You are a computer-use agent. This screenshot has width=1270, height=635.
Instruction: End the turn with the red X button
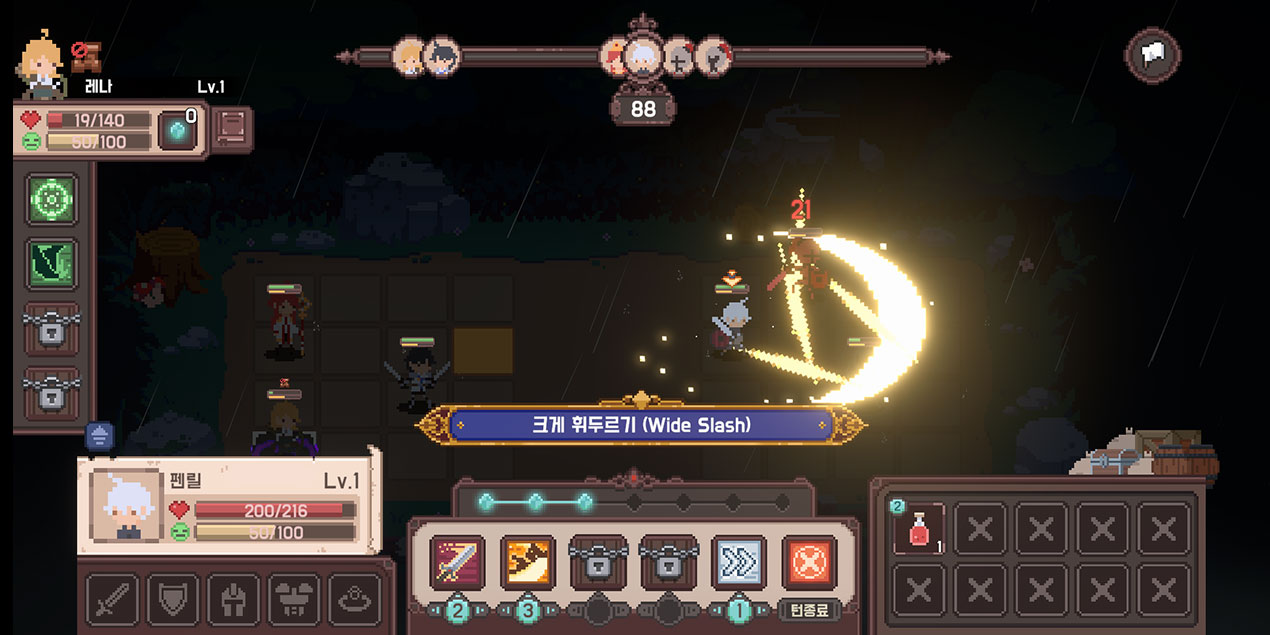(x=809, y=562)
